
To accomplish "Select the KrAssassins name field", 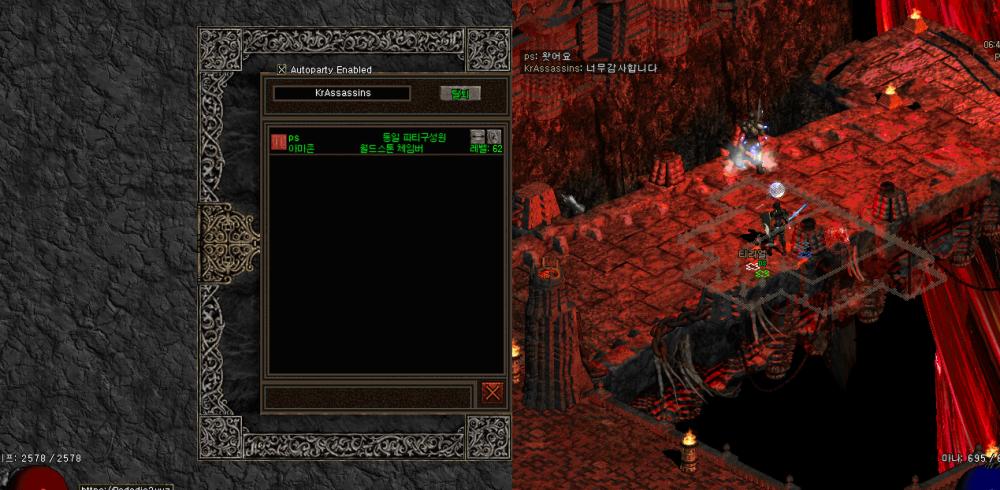I will click(341, 93).
